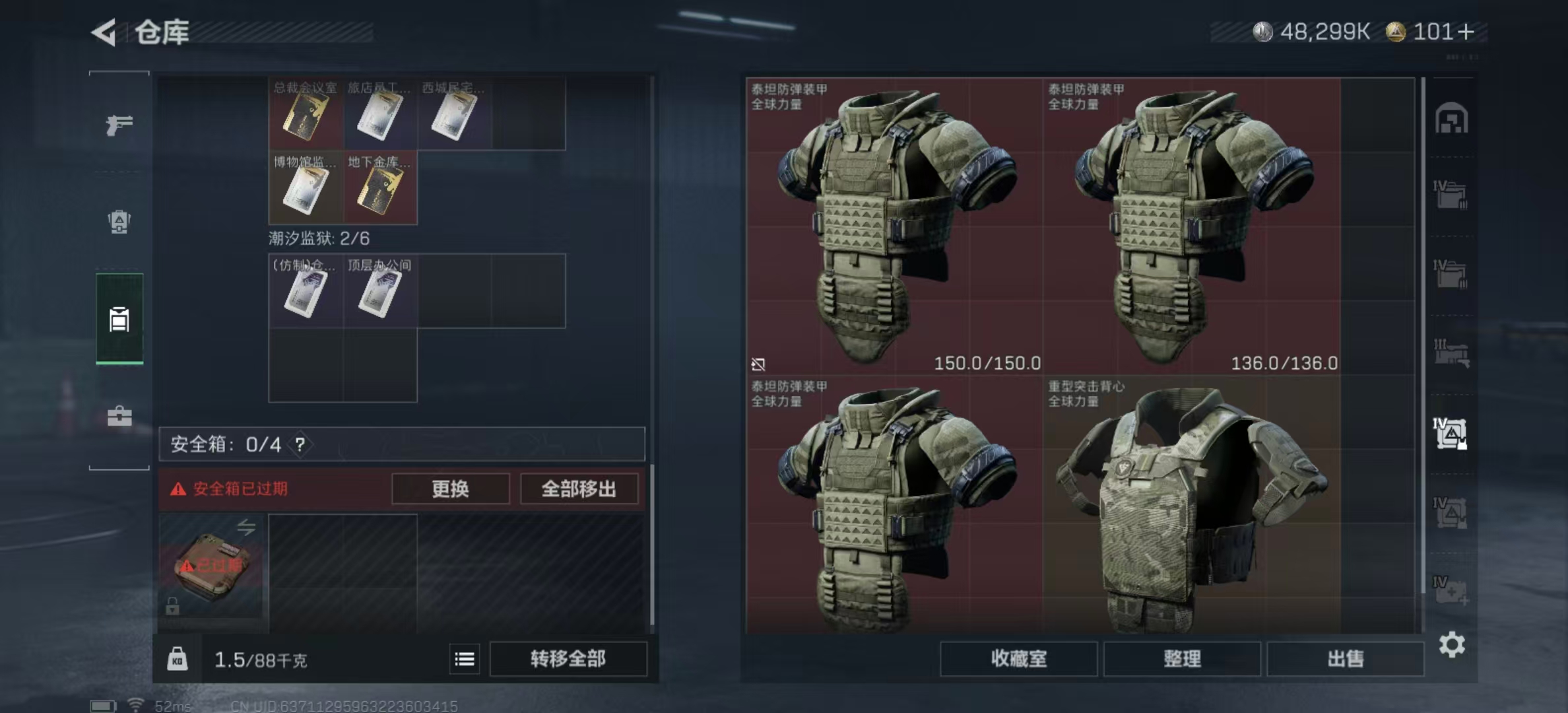
Task: Click the 出售 button to sell items
Action: 1344,659
